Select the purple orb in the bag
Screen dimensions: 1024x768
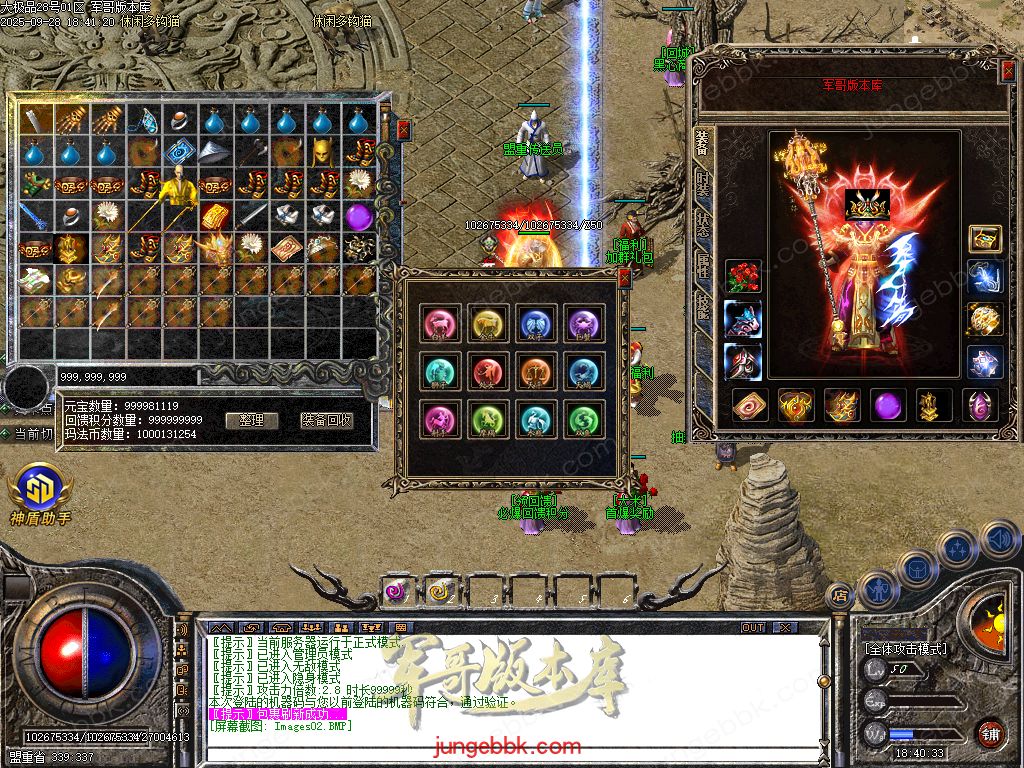[x=358, y=216]
